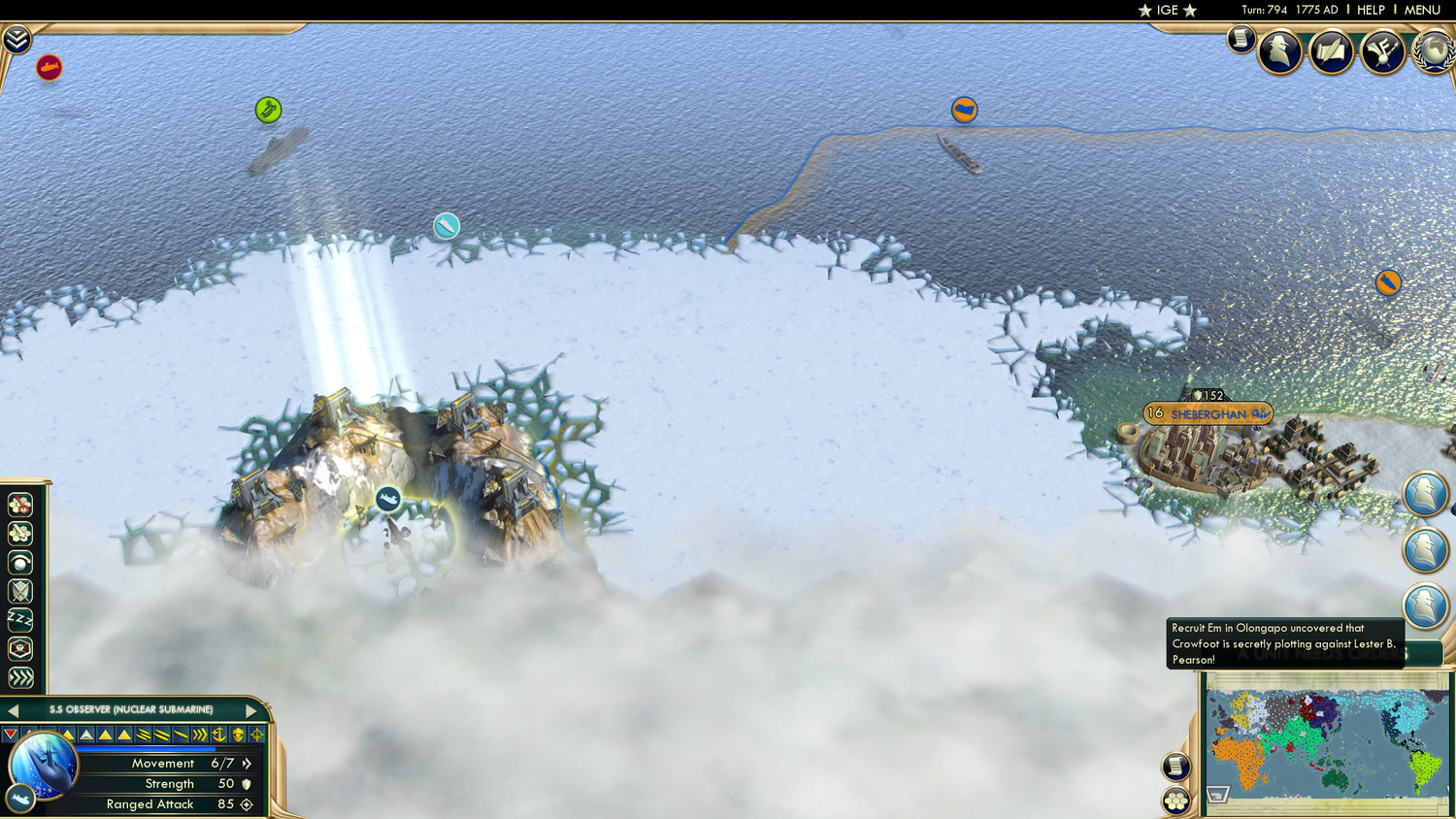Open the HELP menu entry
This screenshot has width=1456, height=819.
tap(1373, 10)
